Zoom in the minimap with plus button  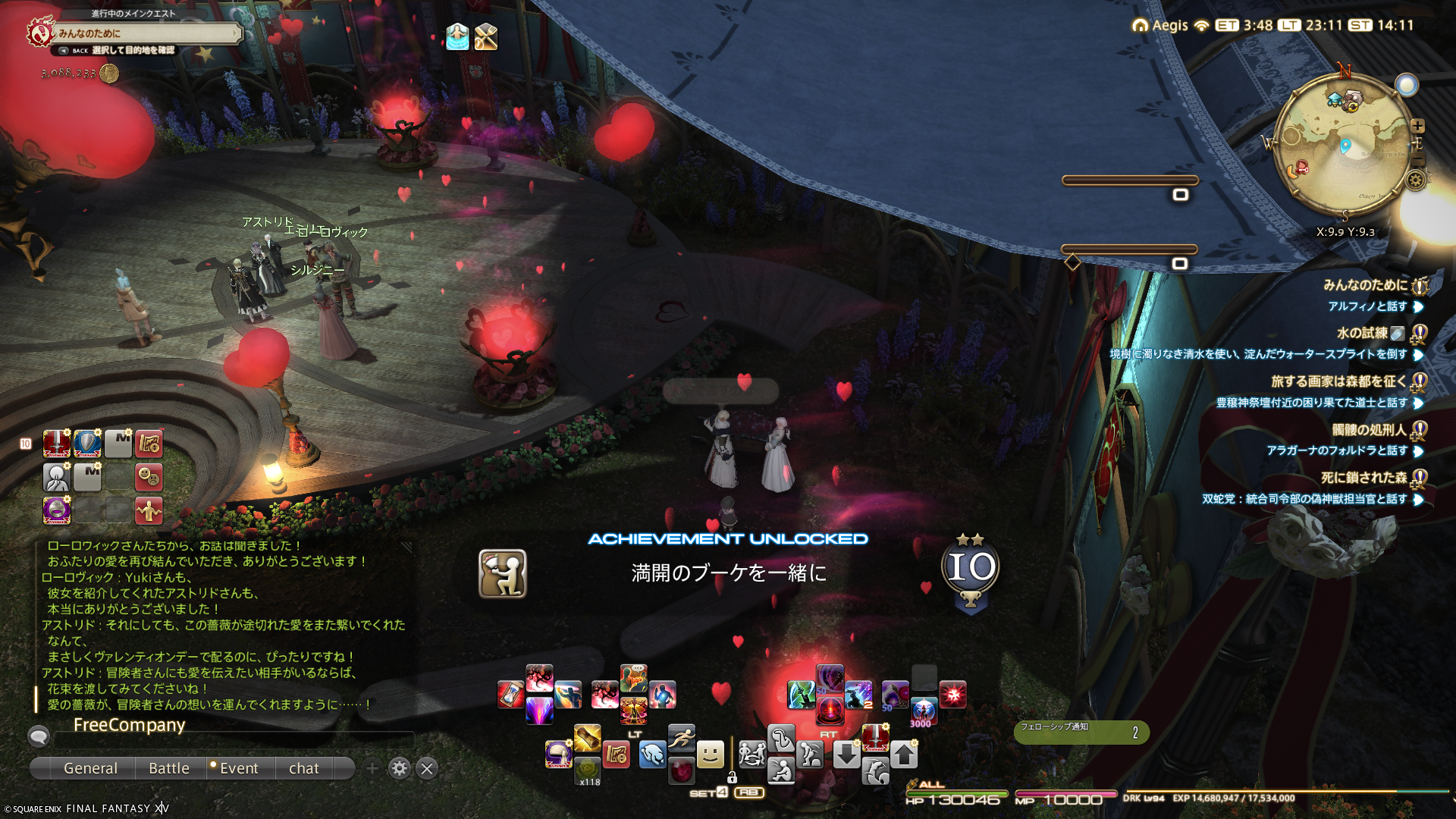[1417, 126]
